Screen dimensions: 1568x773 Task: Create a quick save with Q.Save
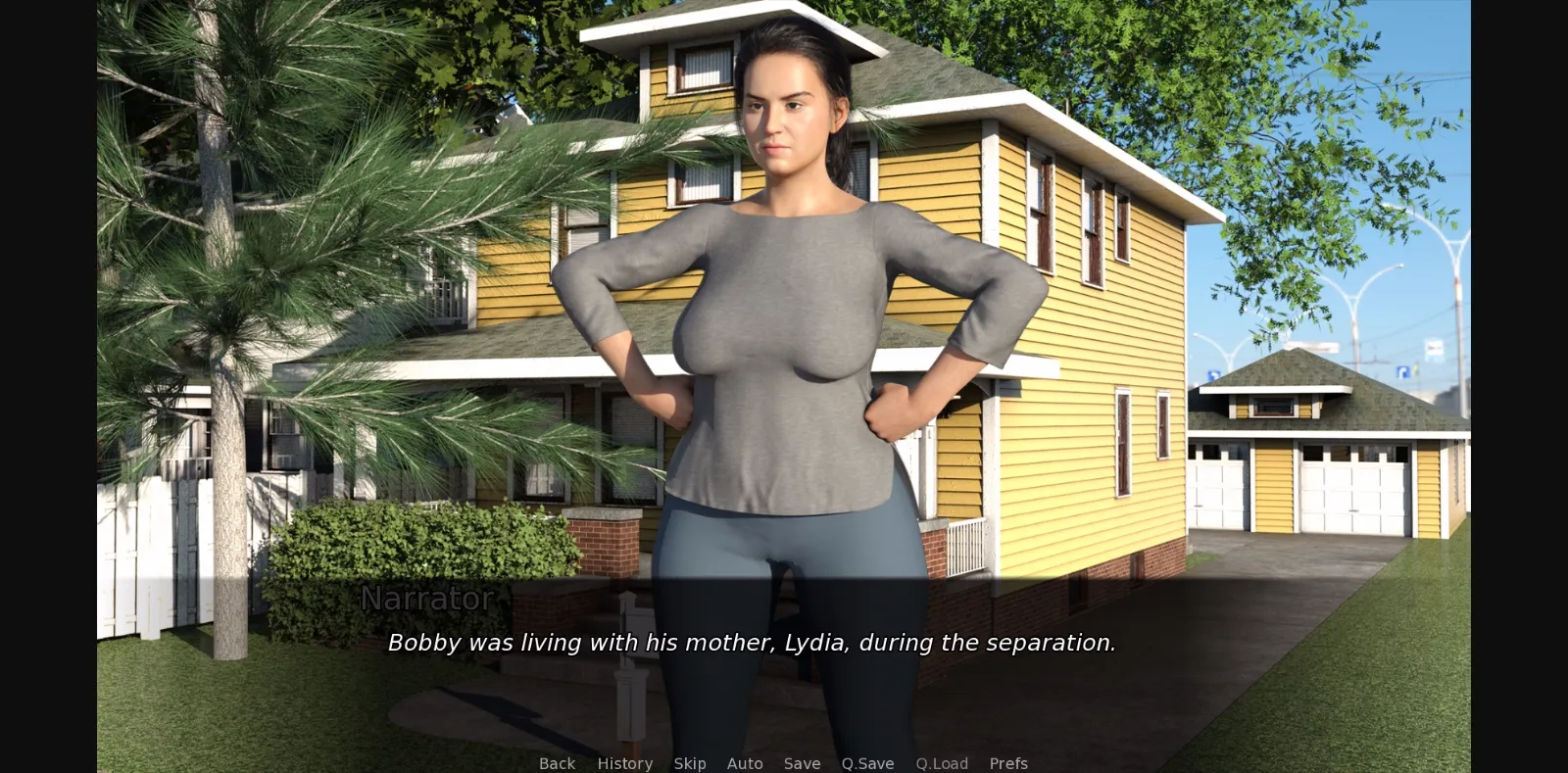(866, 763)
